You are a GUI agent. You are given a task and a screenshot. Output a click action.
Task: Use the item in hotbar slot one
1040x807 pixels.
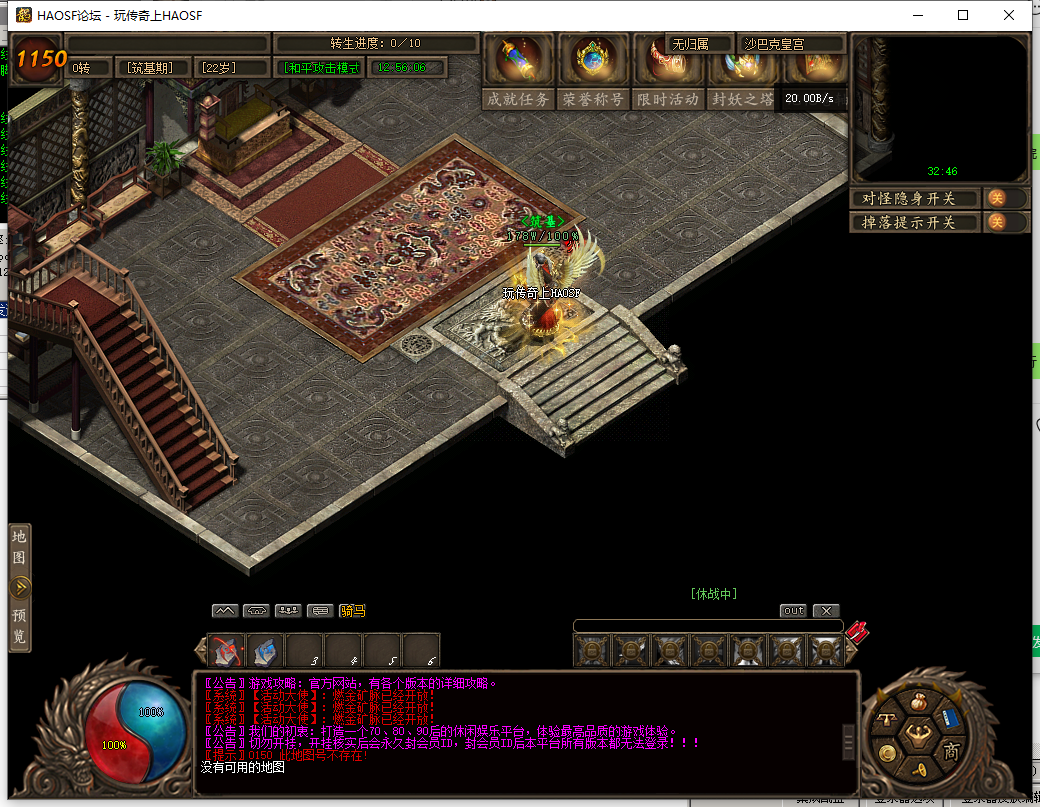click(x=226, y=651)
